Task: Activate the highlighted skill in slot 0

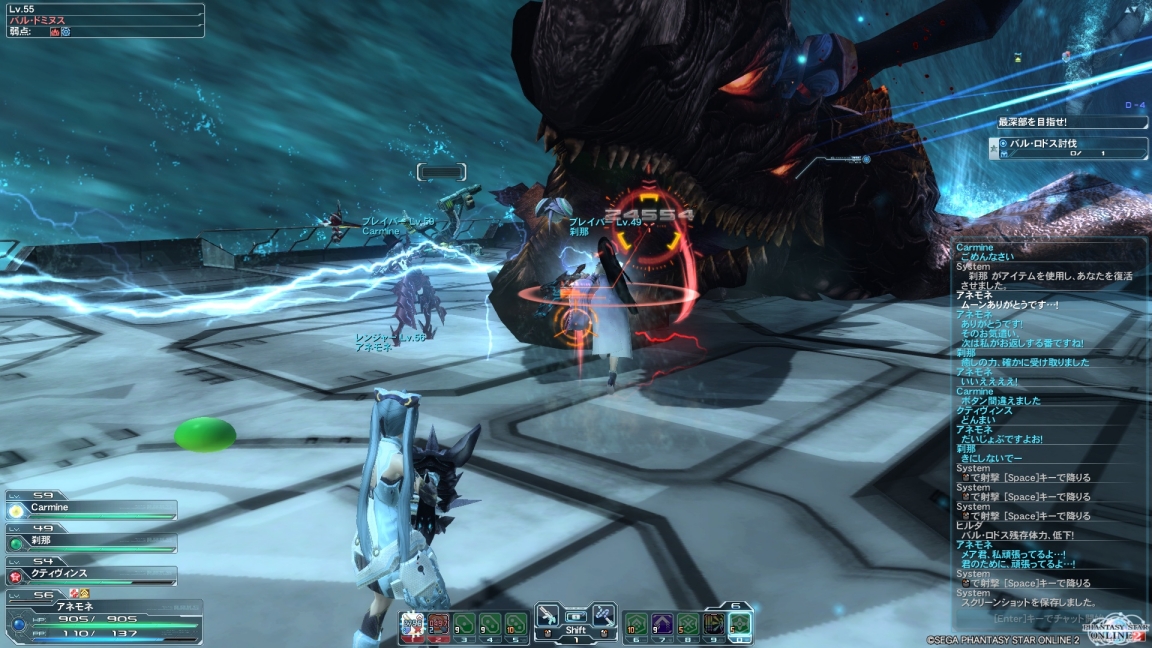Action: click(x=739, y=624)
